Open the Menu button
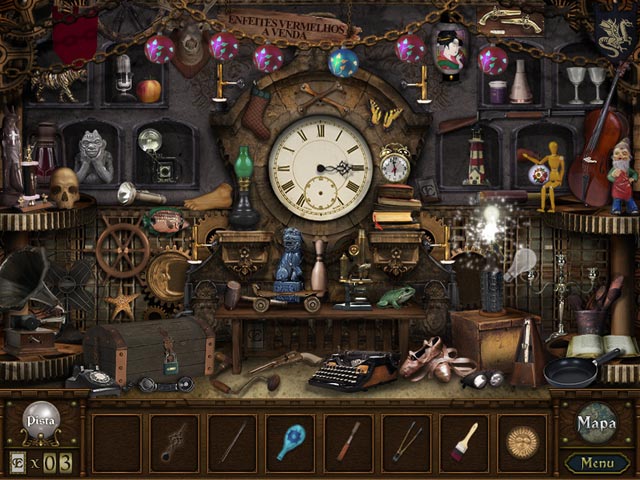 (597, 463)
